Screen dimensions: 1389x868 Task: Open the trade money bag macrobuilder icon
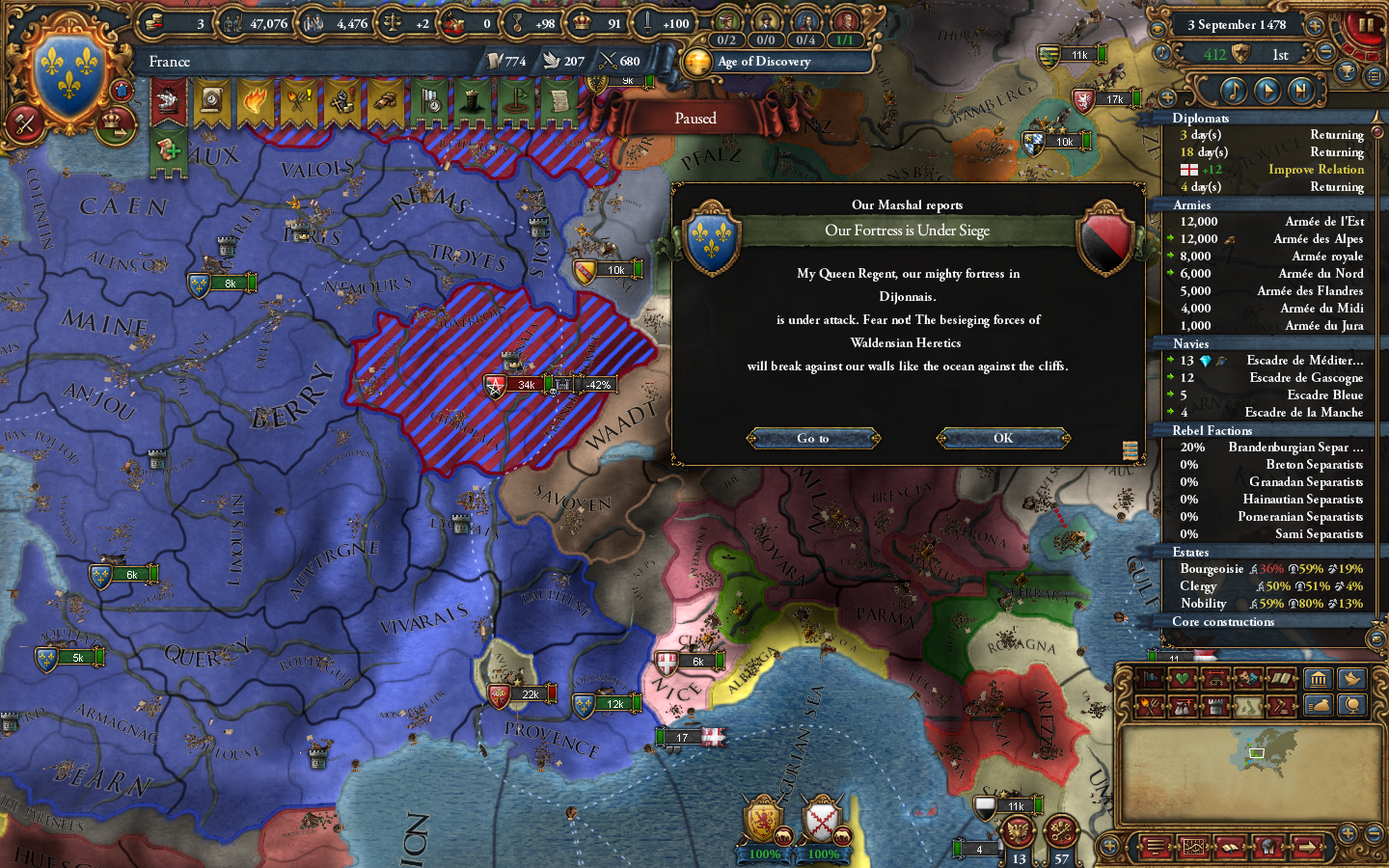pyautogui.click(x=1320, y=706)
